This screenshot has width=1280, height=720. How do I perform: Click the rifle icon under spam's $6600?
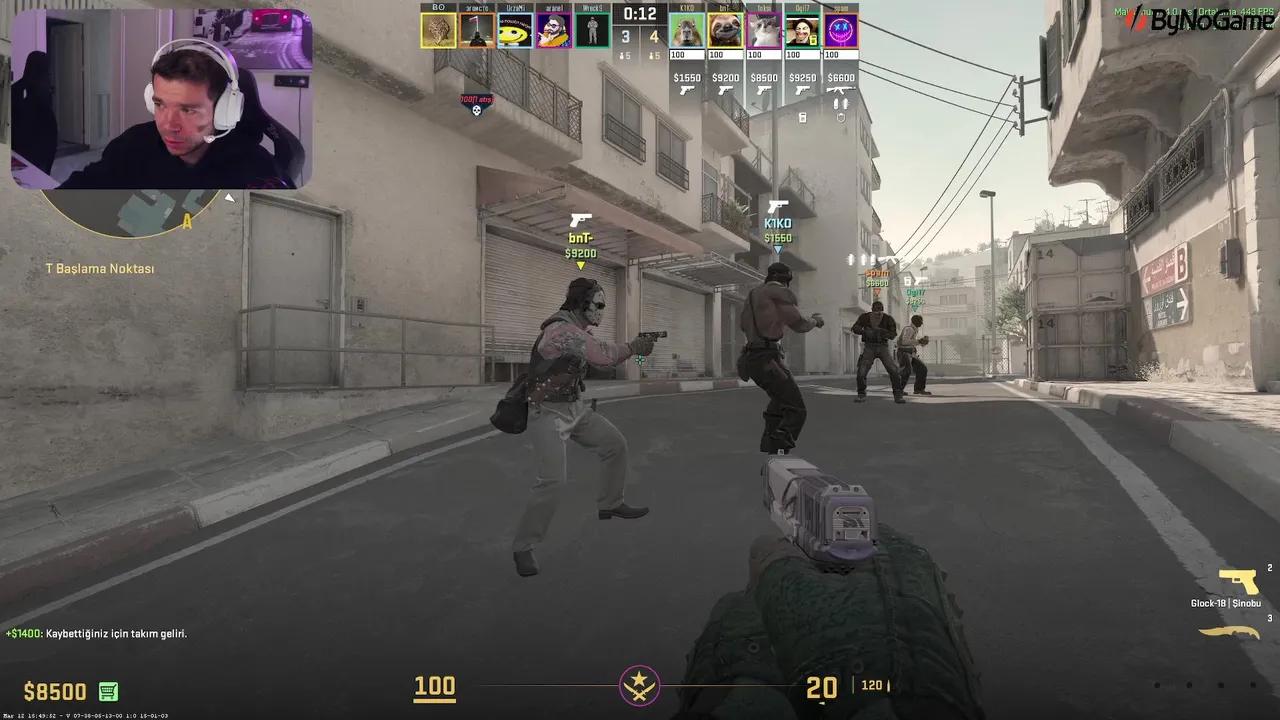coord(841,90)
